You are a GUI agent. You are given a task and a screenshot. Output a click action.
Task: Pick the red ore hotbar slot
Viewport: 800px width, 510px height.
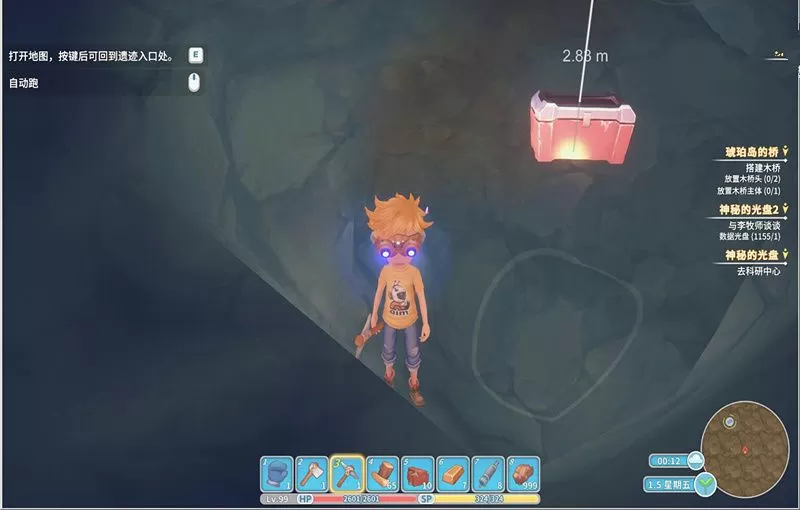click(x=418, y=473)
